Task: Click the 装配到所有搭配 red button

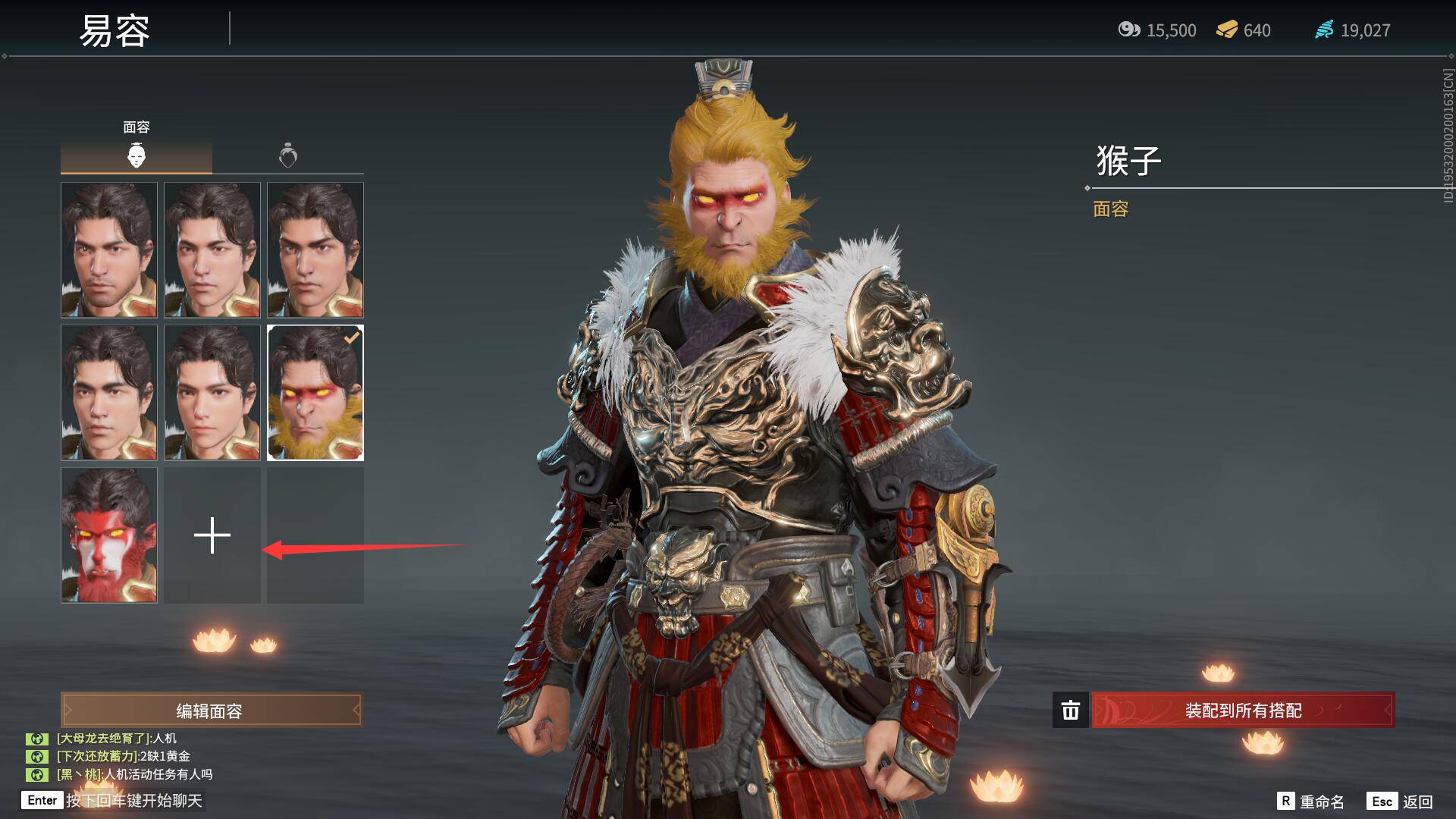Action: click(1242, 711)
